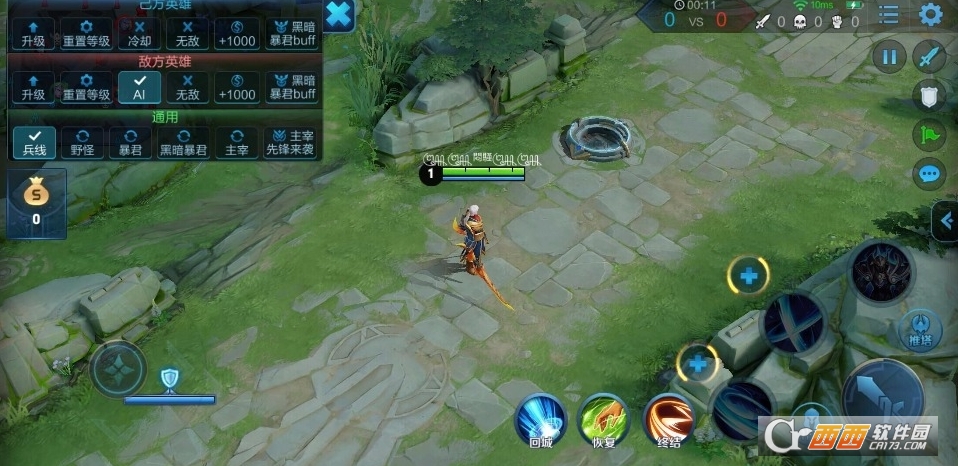
Task: Open the gold coin shop
Action: [x=36, y=197]
